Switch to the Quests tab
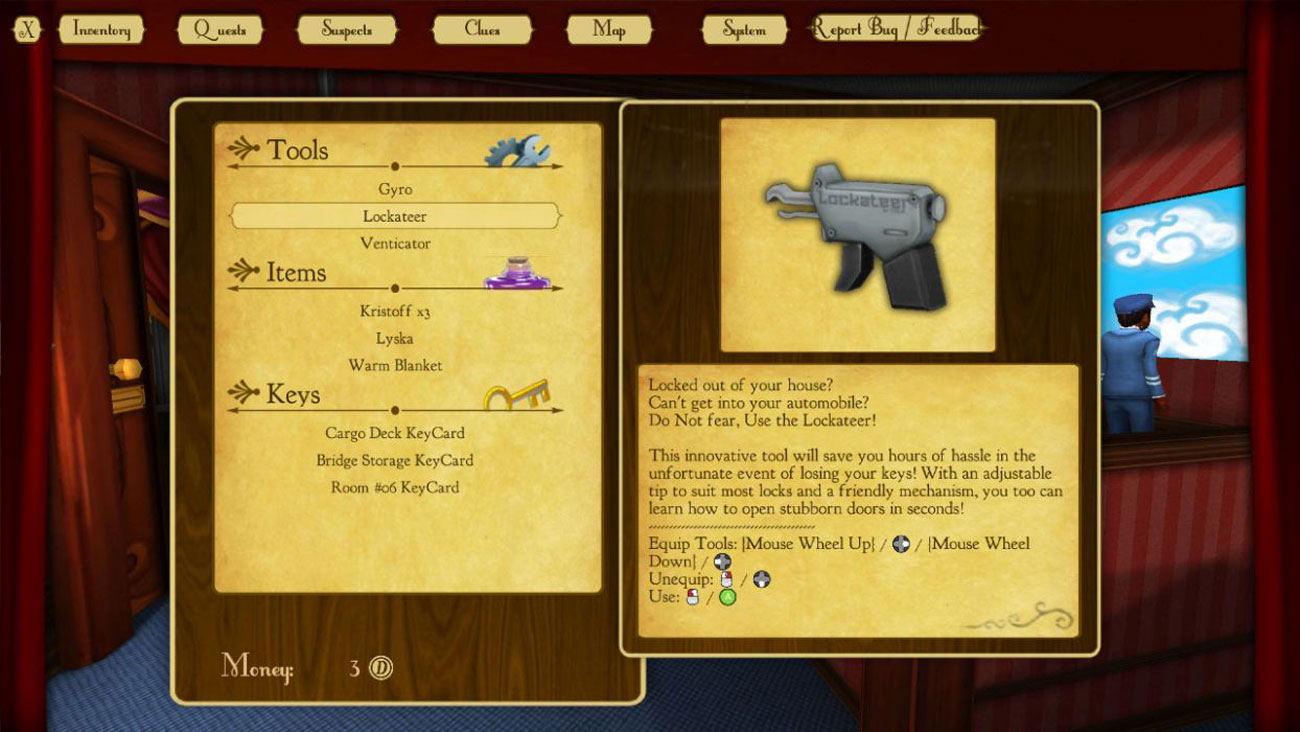1300x732 pixels. (x=220, y=30)
